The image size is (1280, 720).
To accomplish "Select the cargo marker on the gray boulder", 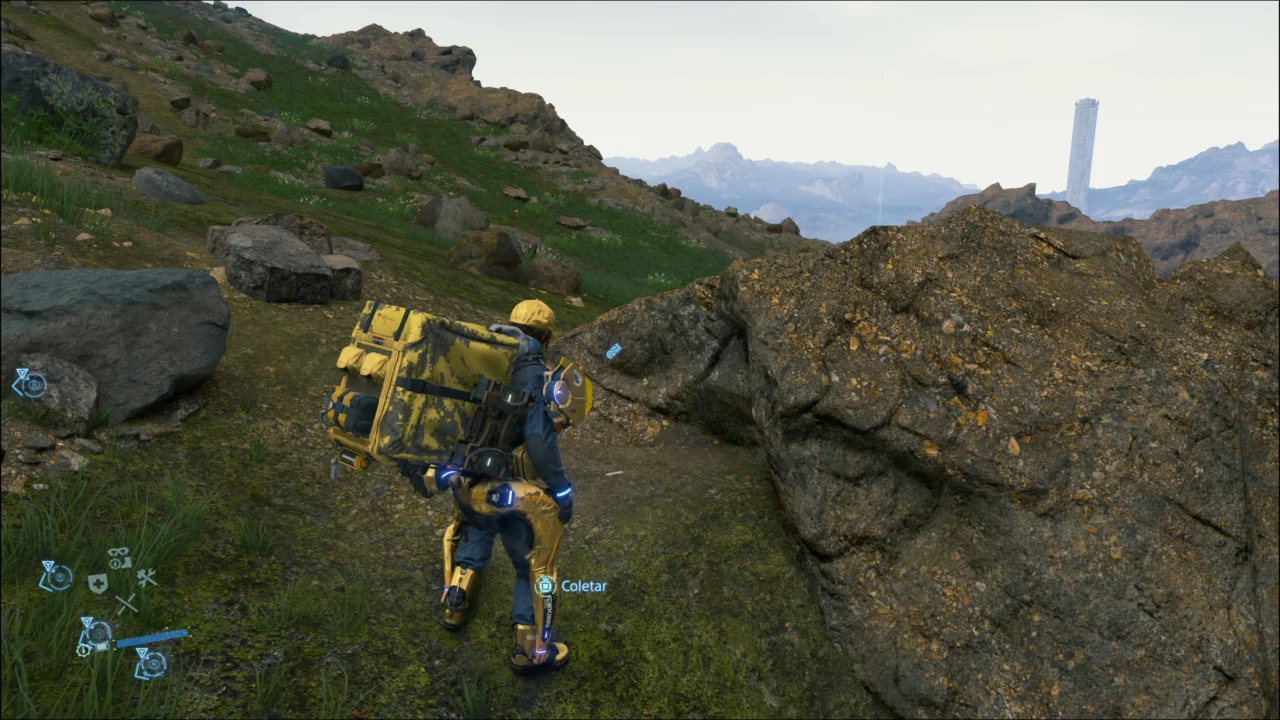I will (29, 382).
